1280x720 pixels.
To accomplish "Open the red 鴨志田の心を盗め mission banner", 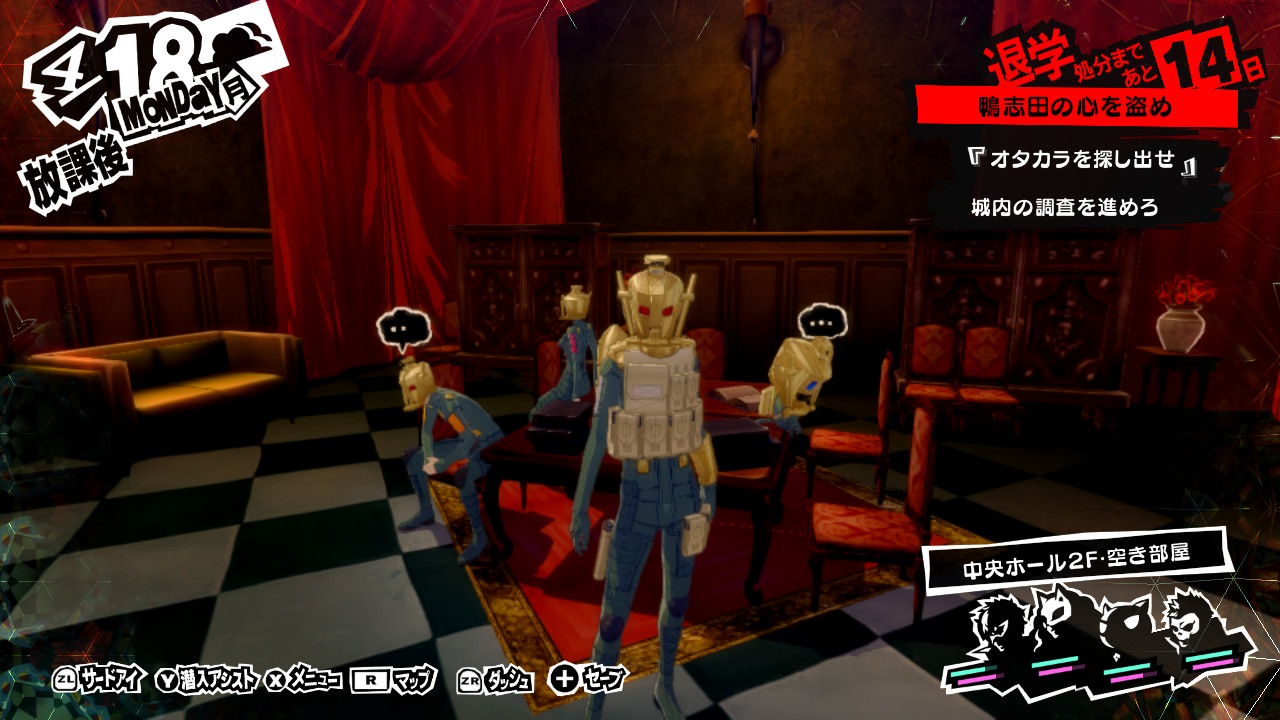I will click(1075, 107).
